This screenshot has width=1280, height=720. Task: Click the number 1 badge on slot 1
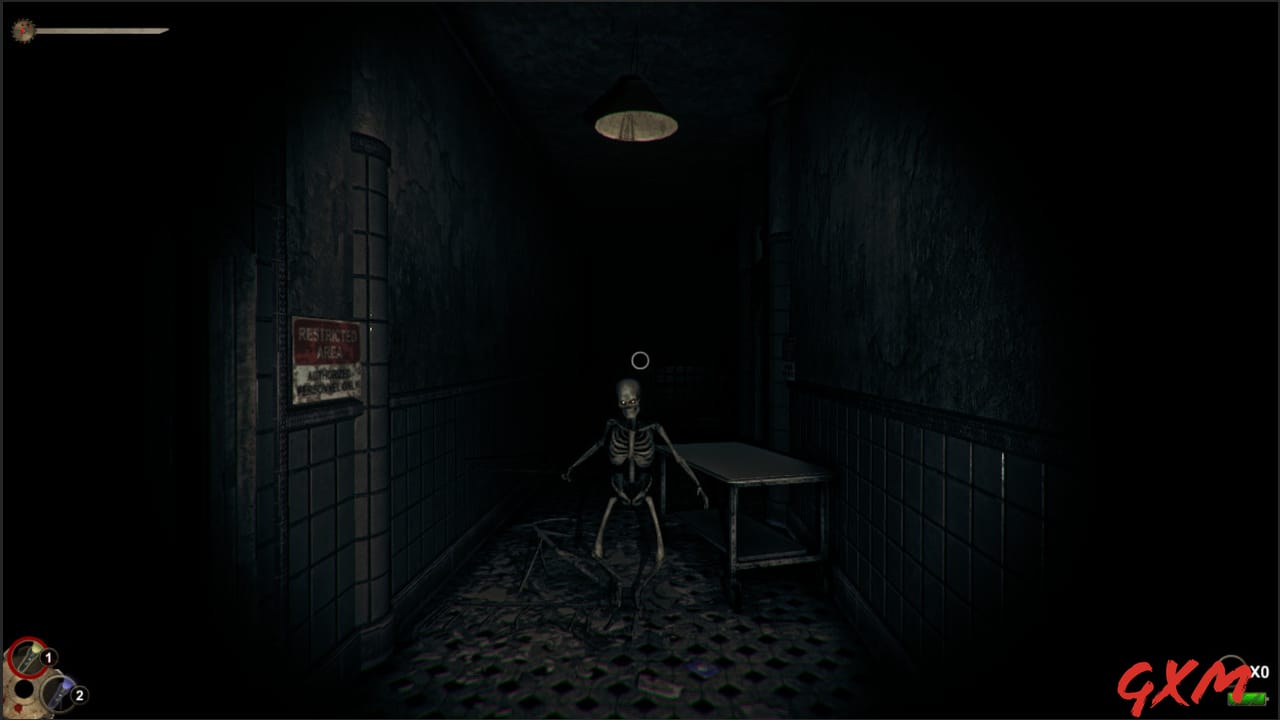coord(48,657)
